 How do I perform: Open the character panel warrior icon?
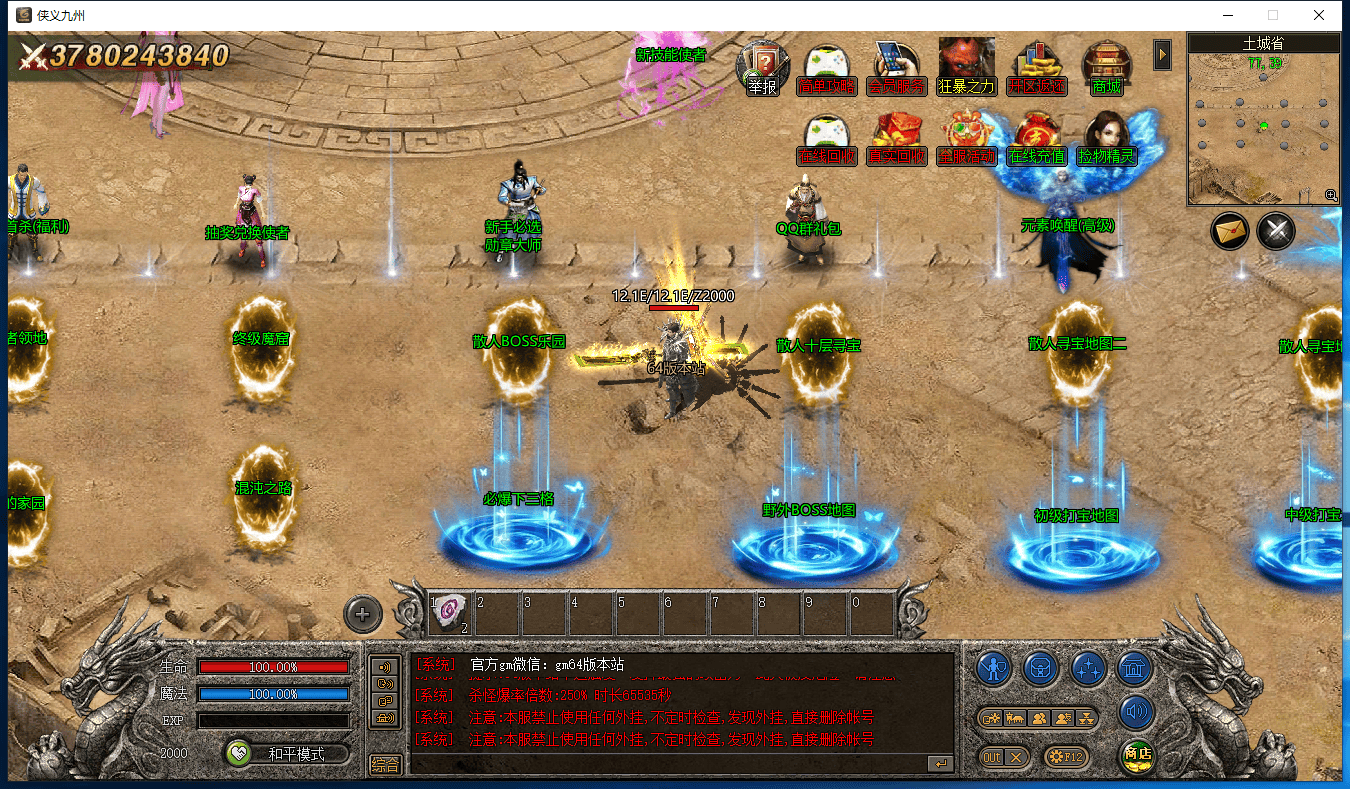click(x=994, y=668)
